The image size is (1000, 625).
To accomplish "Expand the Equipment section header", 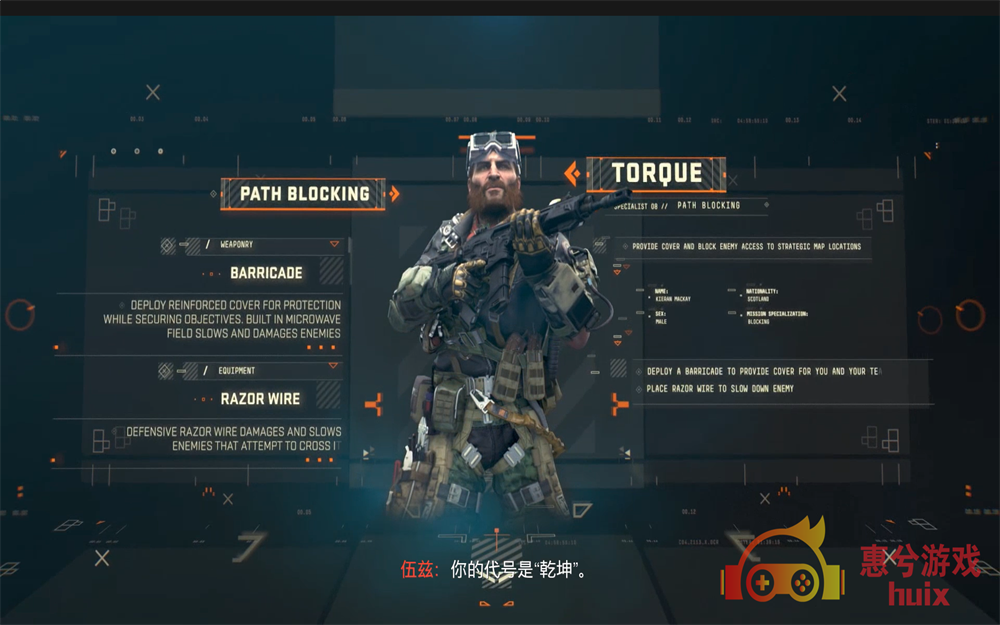I will tap(334, 371).
